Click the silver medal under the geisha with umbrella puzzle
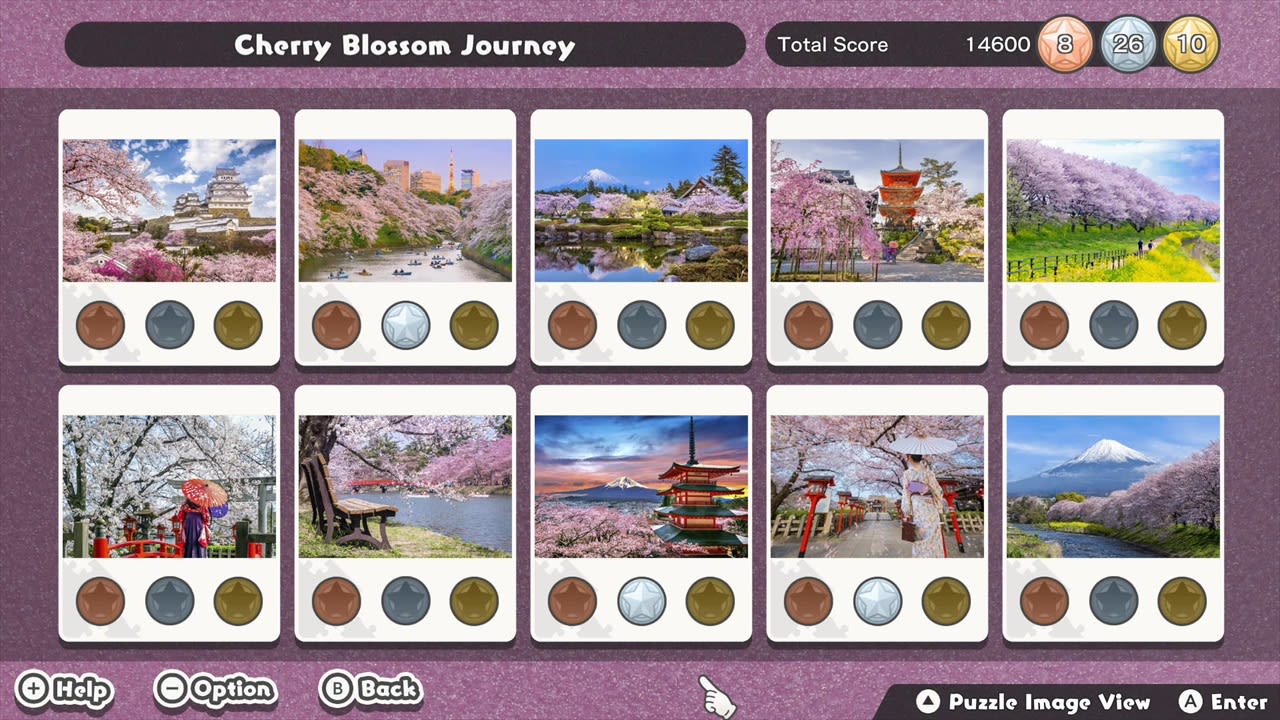This screenshot has height=720, width=1280. 877,600
